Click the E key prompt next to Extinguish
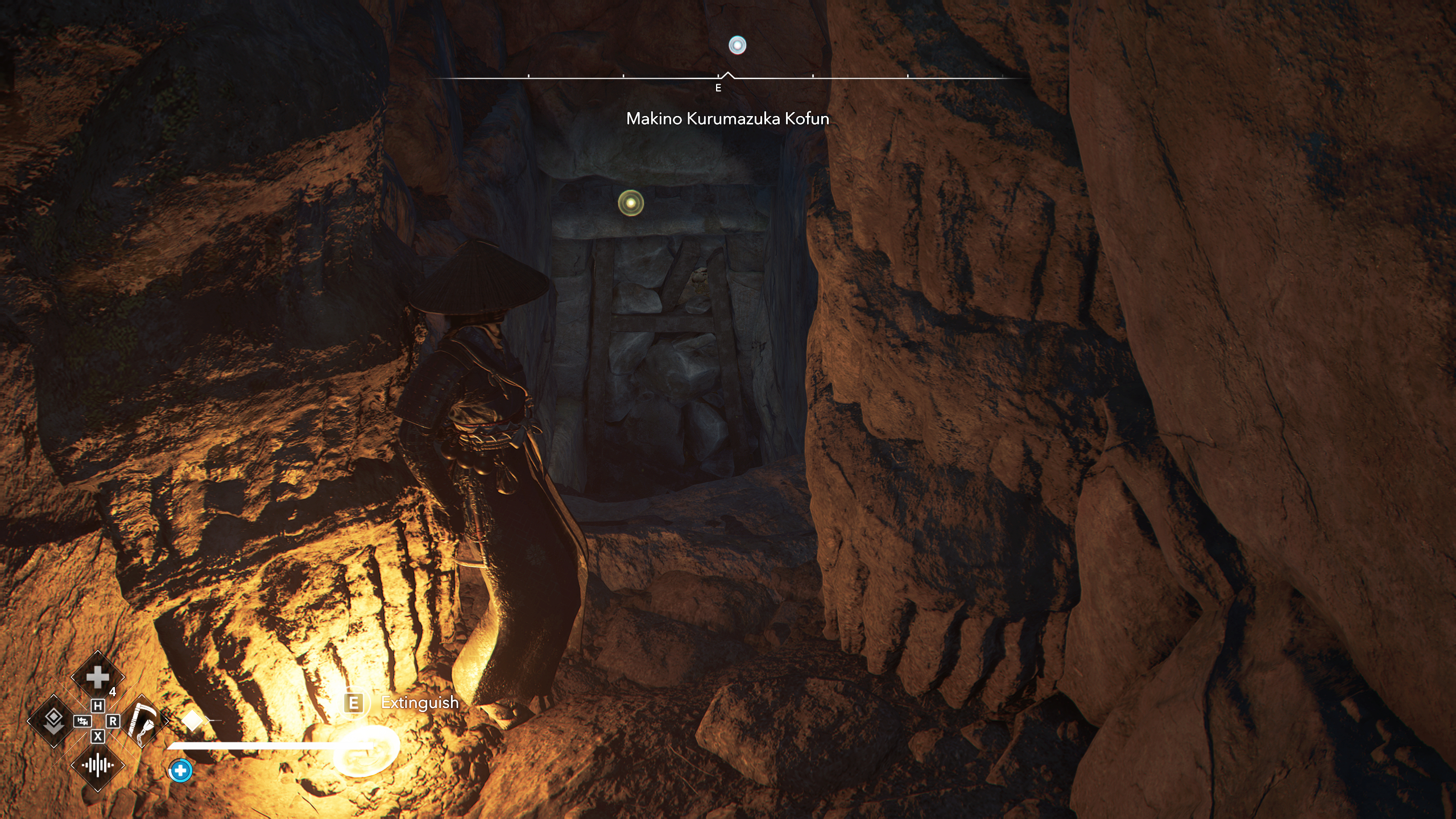This screenshot has height=819, width=1456. click(x=354, y=703)
